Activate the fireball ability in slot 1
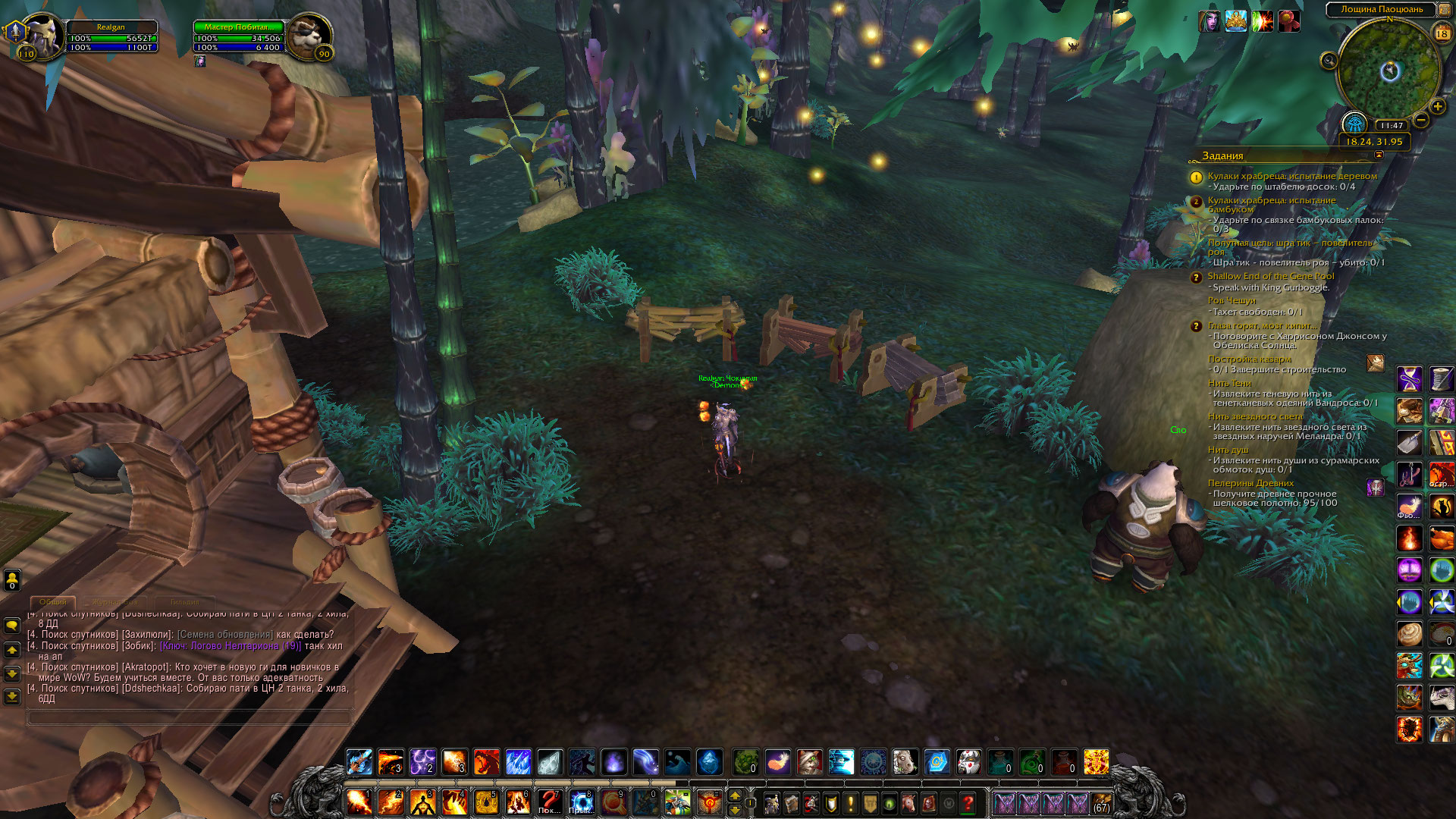 pyautogui.click(x=359, y=802)
